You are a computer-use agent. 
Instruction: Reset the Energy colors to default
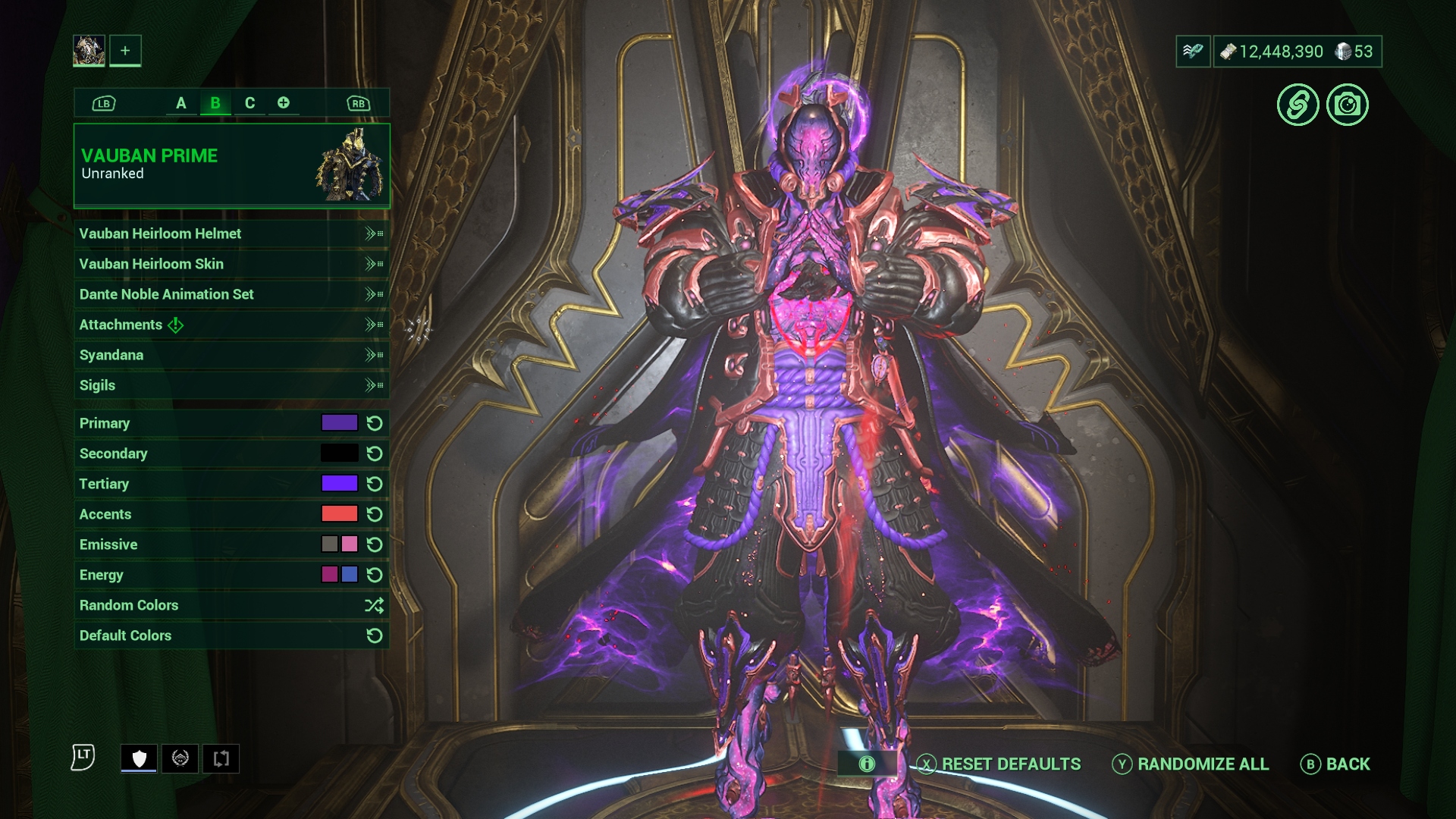tap(375, 575)
